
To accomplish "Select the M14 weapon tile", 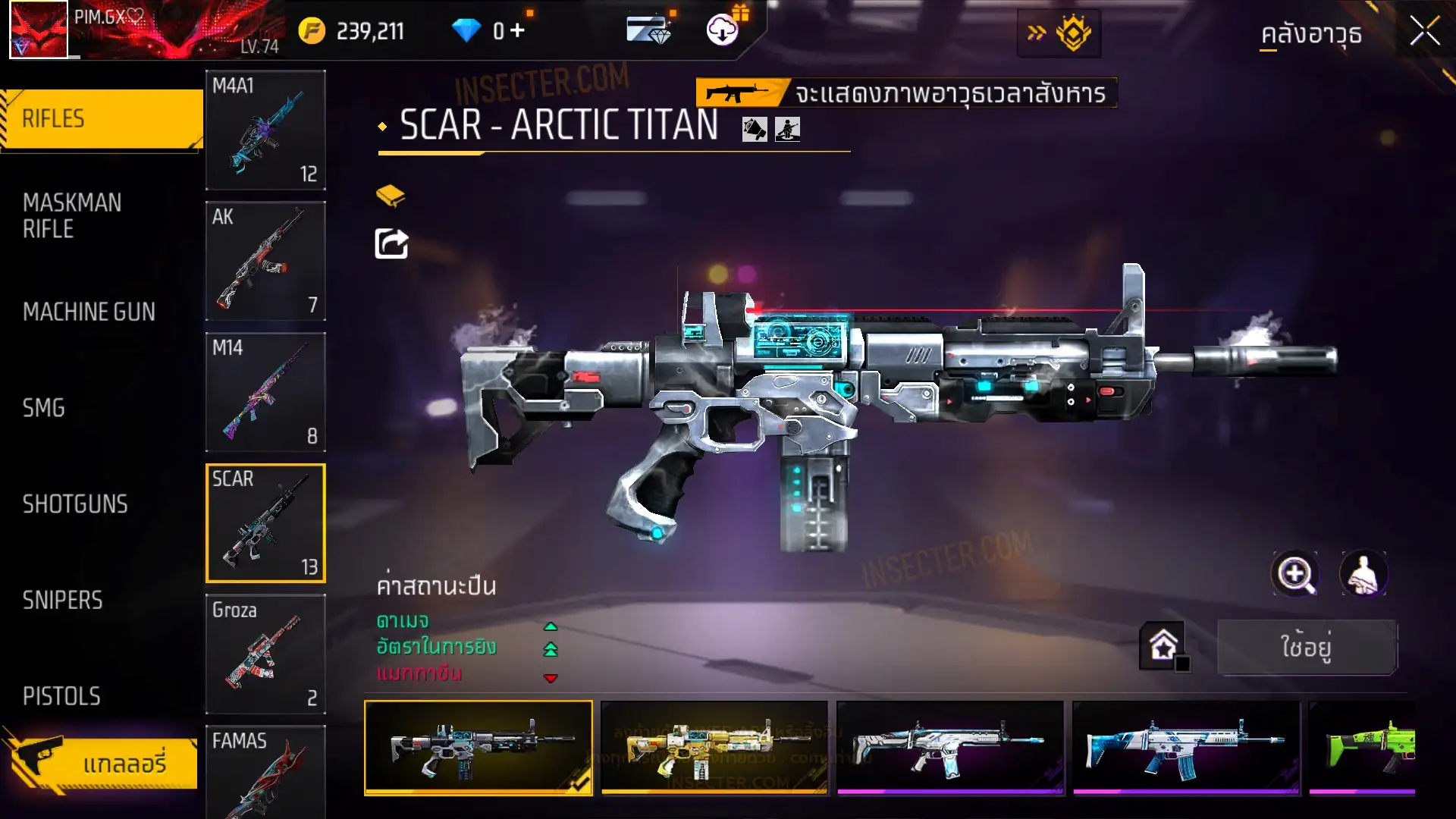I will click(x=265, y=392).
